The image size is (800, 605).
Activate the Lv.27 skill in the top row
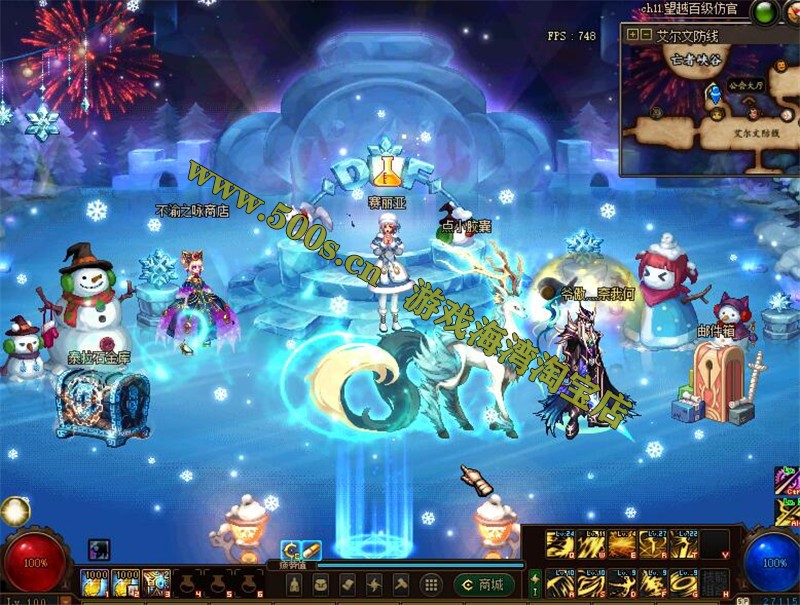(x=653, y=545)
